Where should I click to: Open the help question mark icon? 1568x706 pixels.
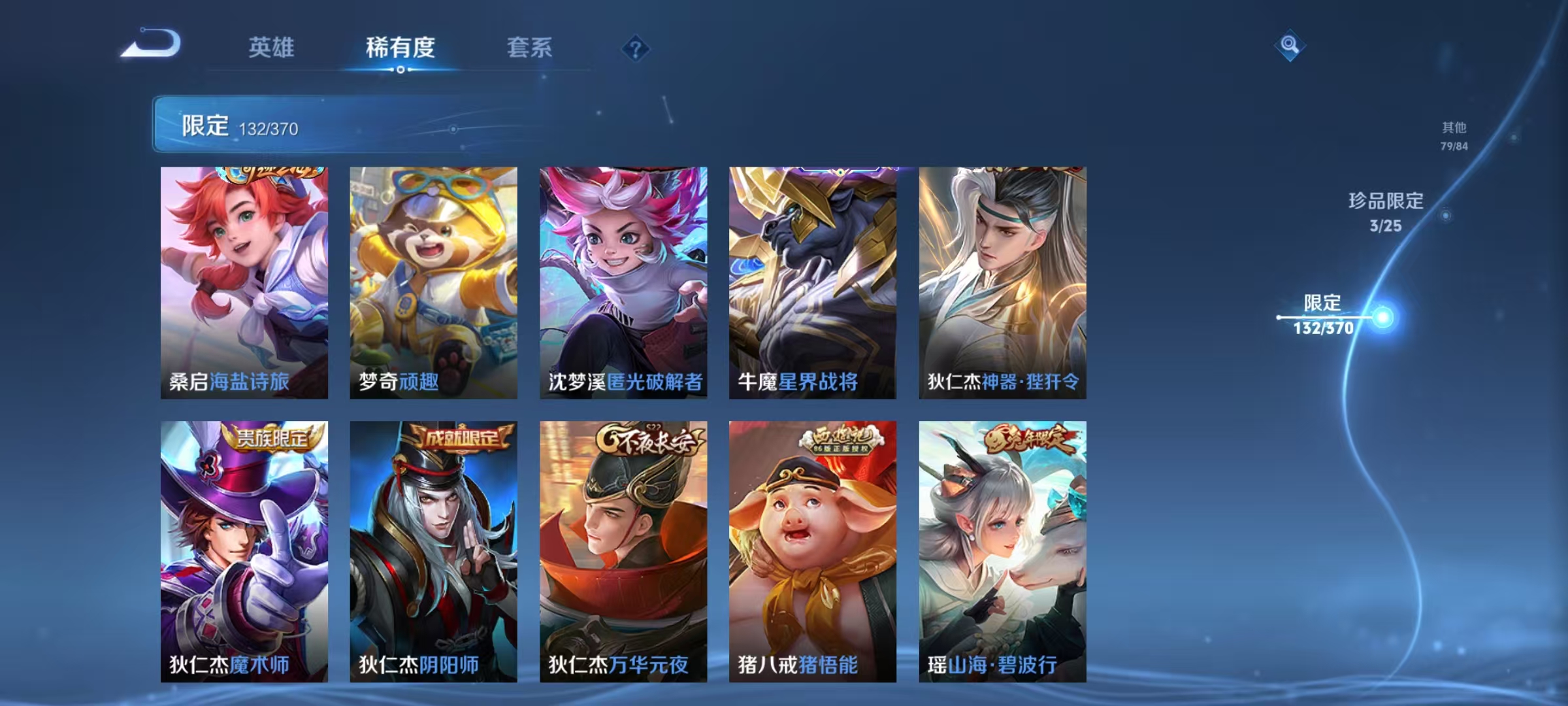click(x=636, y=49)
